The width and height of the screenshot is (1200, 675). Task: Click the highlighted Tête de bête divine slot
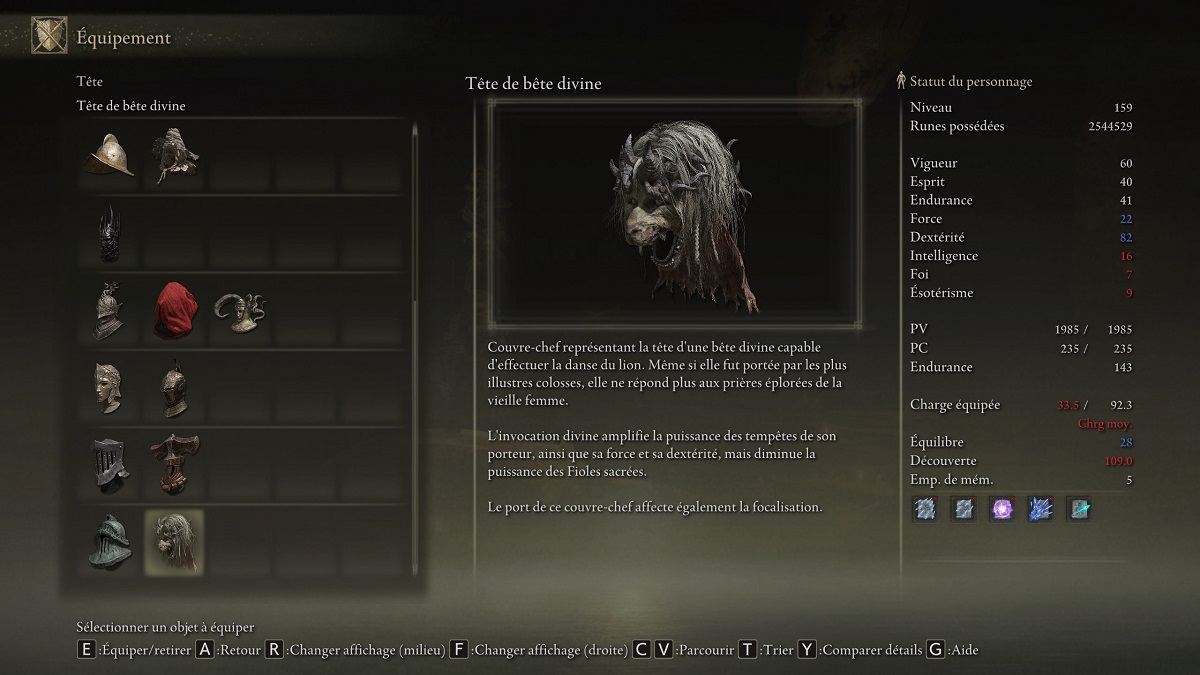point(175,542)
